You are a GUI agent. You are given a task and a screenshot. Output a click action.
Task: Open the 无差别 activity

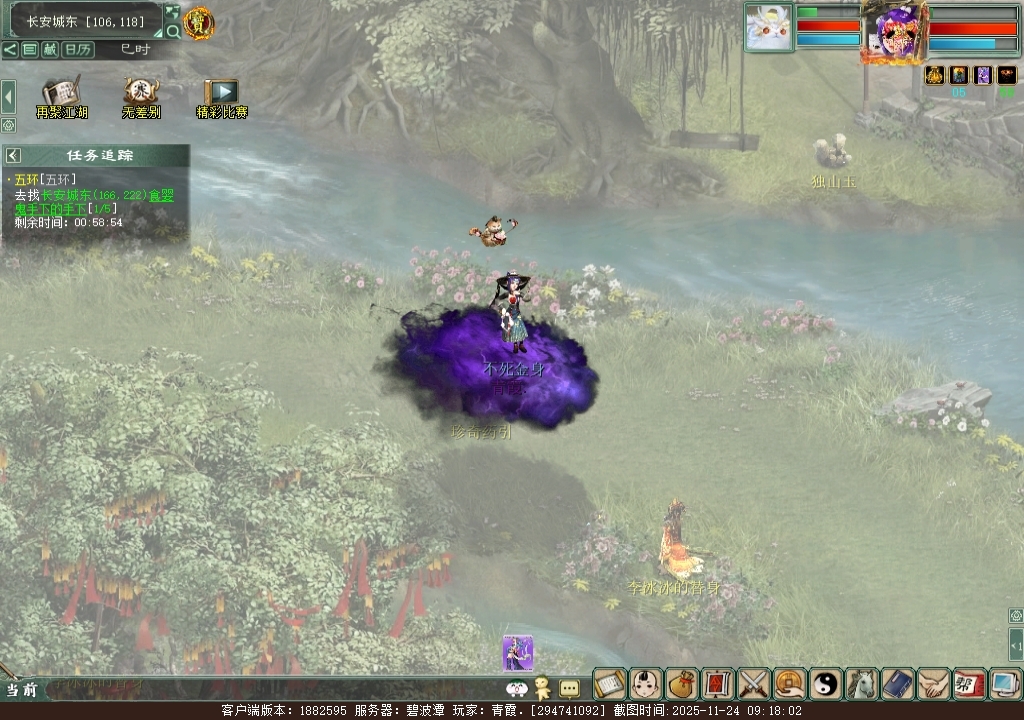[x=141, y=99]
